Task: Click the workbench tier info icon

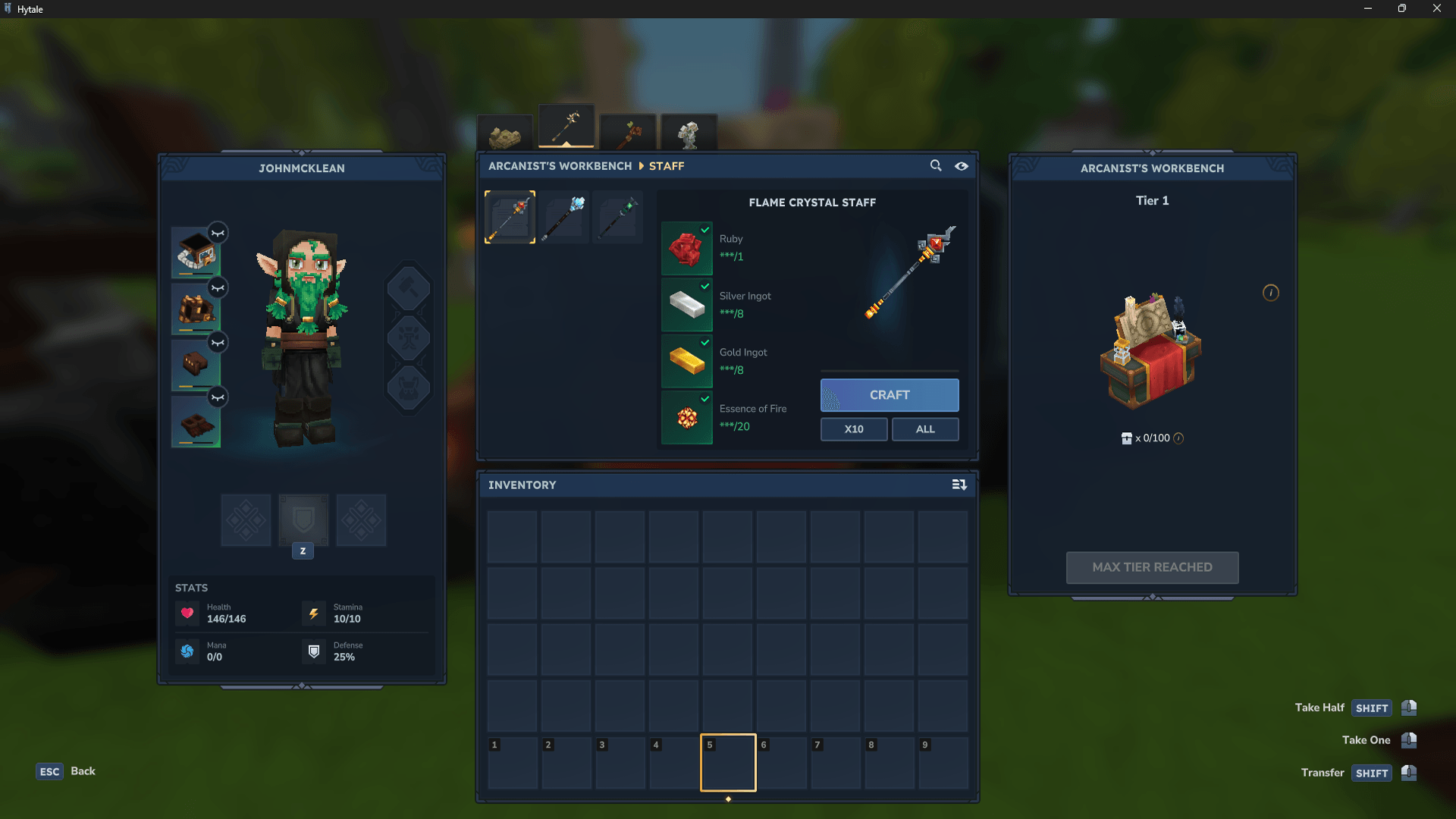Action: [1270, 293]
